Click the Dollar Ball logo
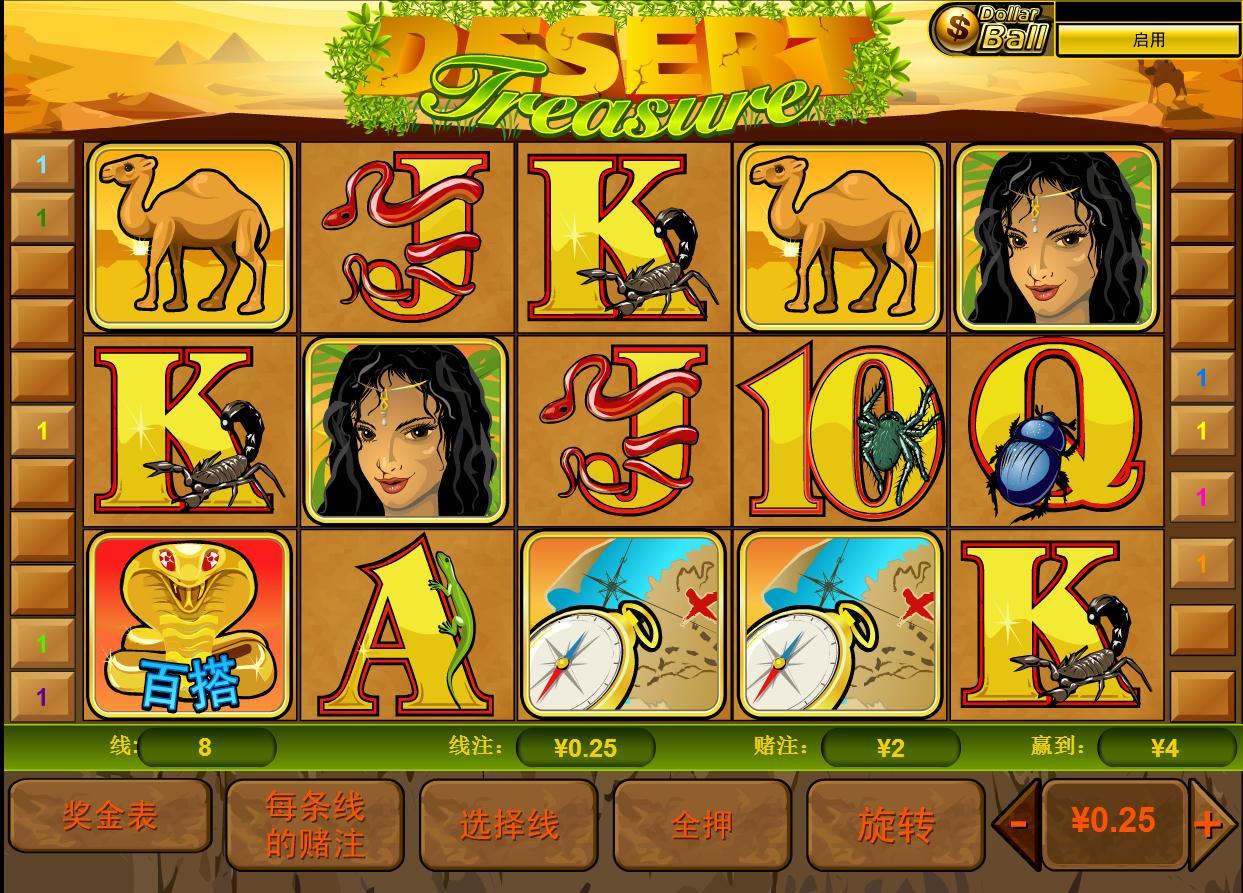The width and height of the screenshot is (1243, 893). tap(991, 29)
